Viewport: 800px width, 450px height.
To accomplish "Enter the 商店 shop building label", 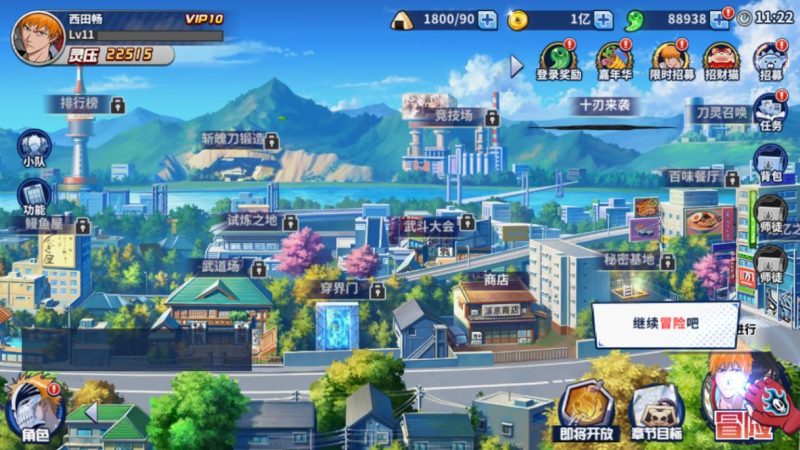I will point(497,281).
